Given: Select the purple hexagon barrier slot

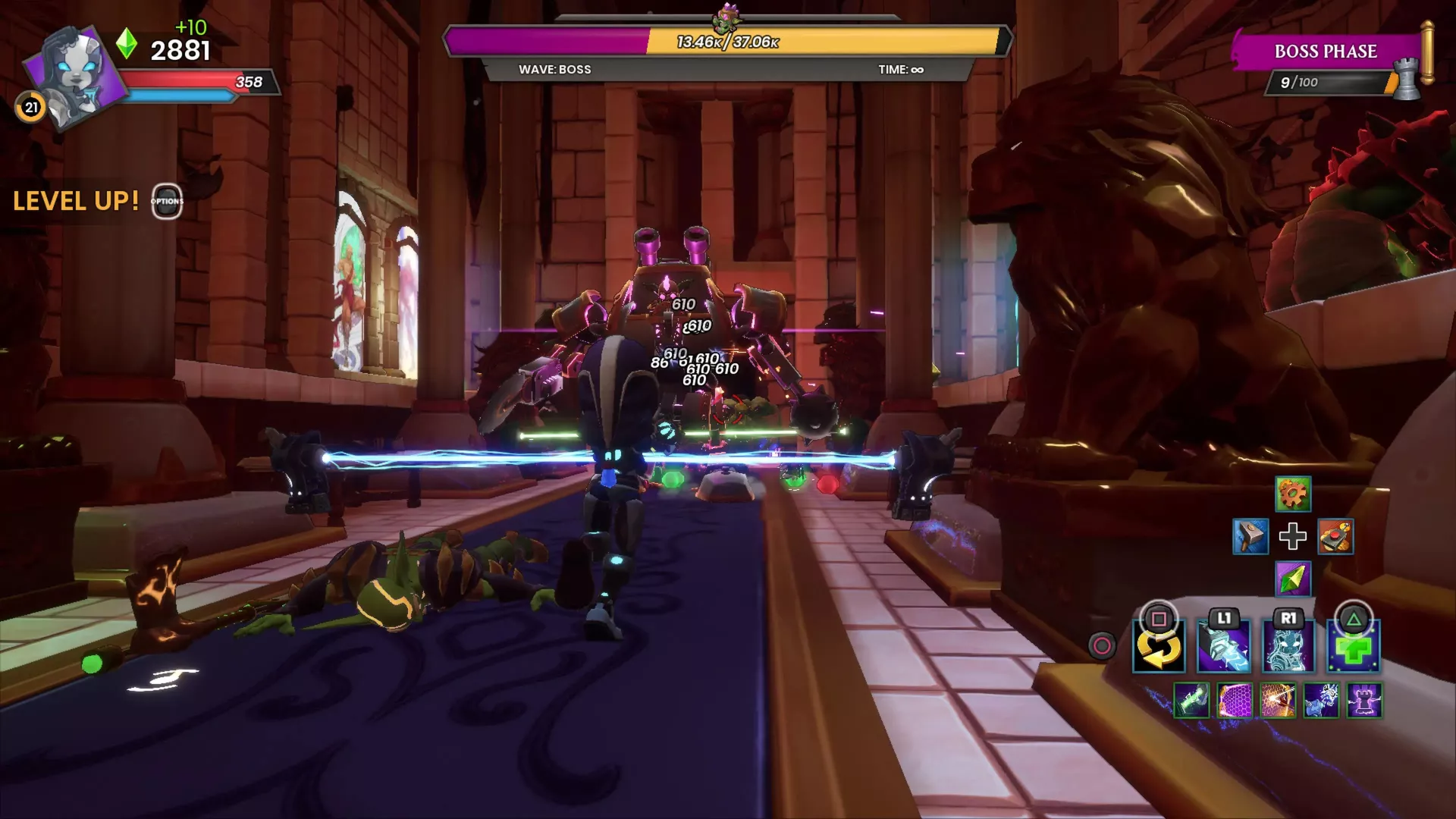Looking at the screenshot, I should 1235,700.
